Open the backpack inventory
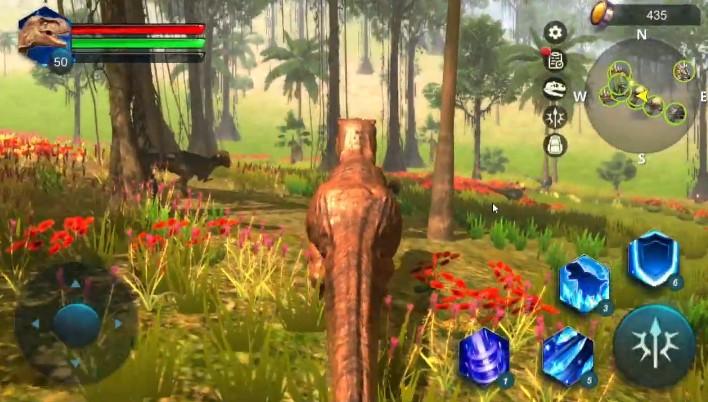The width and height of the screenshot is (708, 402). [x=555, y=145]
